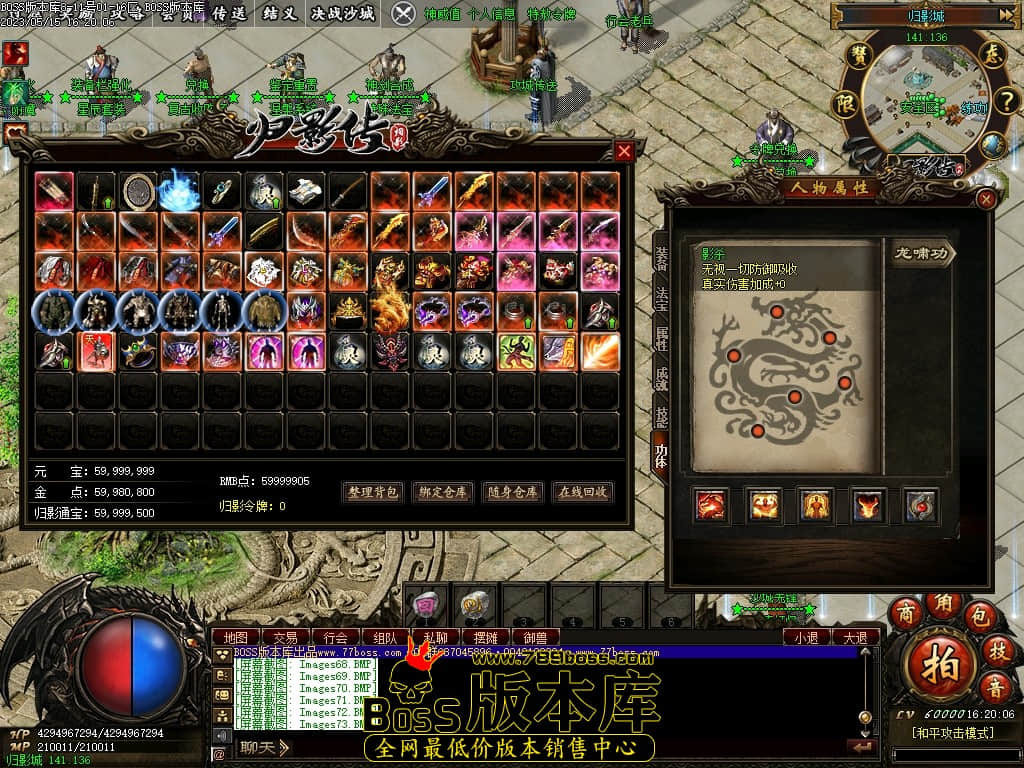Select the blue flame item in bag
The width and height of the screenshot is (1024, 768).
180,190
